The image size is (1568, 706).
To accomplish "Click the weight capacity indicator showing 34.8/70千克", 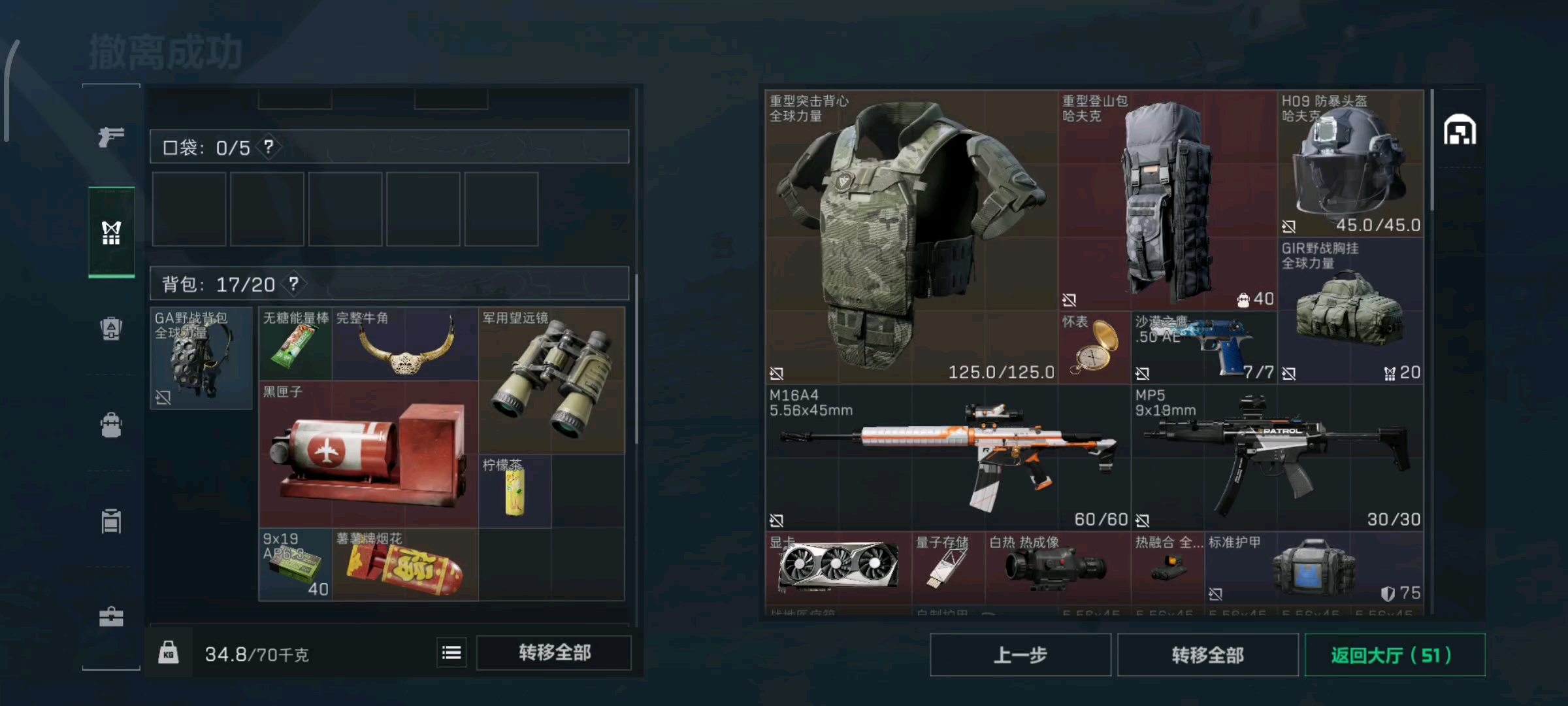I will (x=259, y=654).
